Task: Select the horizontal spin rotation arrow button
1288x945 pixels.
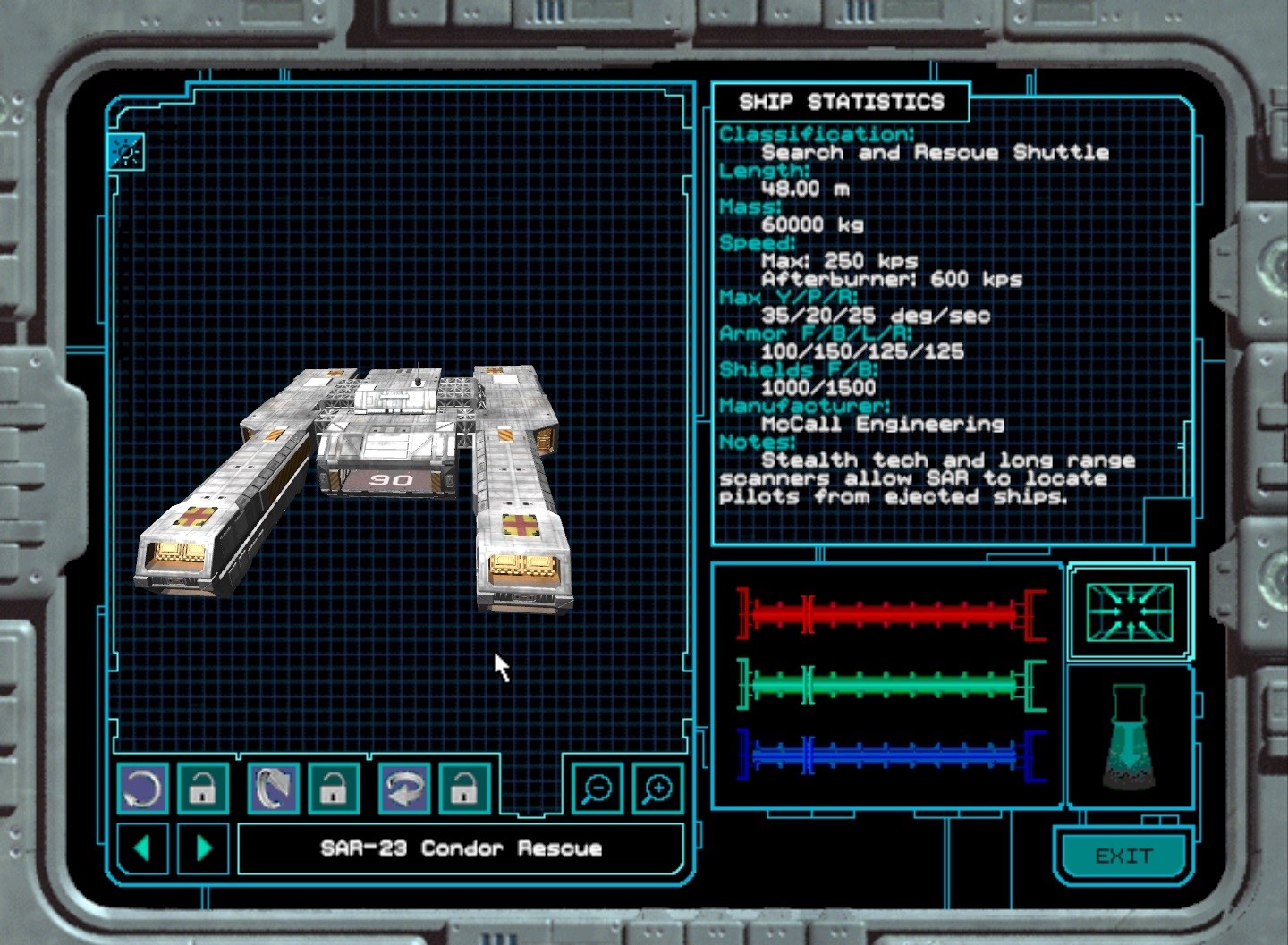Action: [x=403, y=789]
